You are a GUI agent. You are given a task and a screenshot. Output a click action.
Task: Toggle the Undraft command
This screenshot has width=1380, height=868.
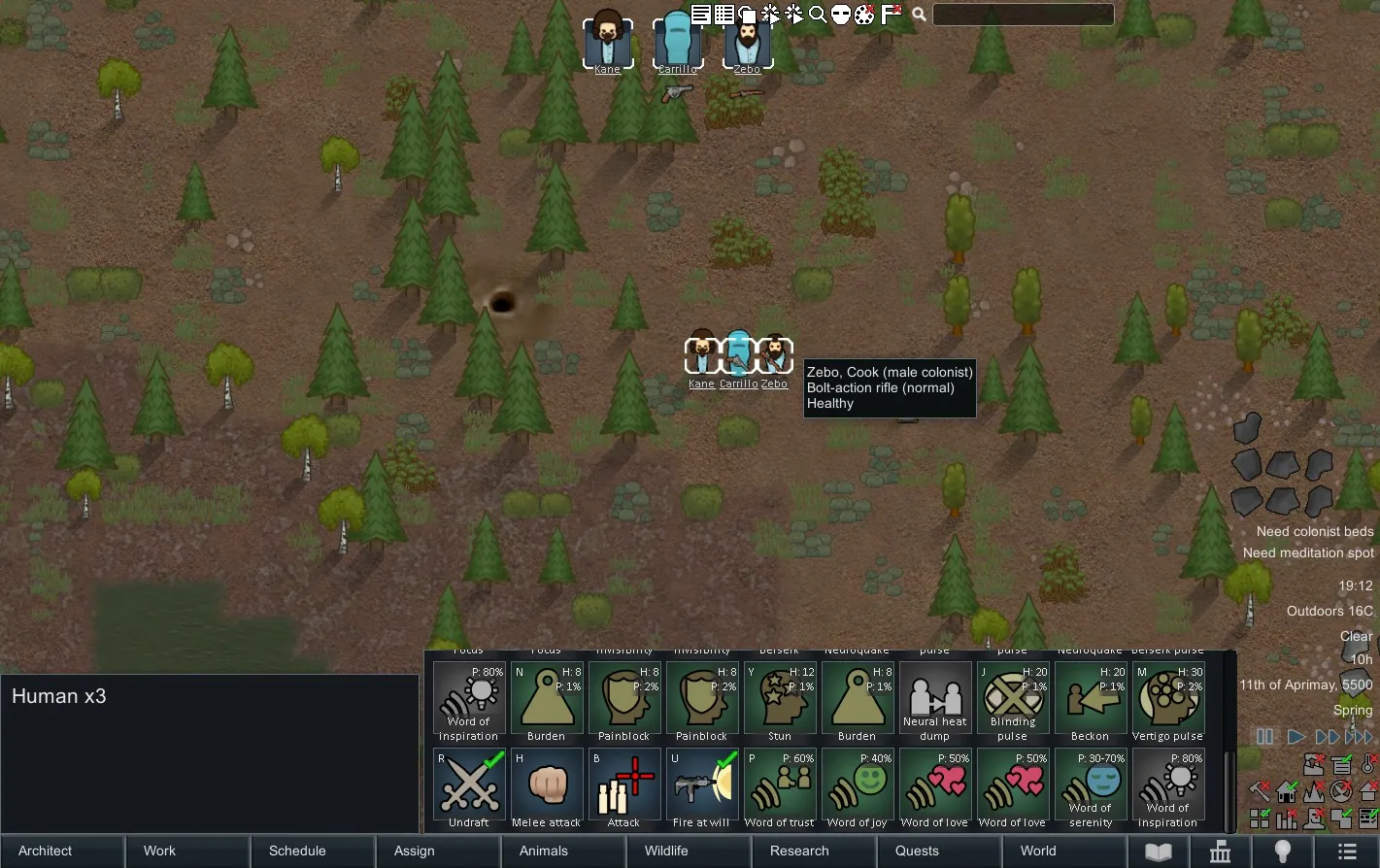point(469,786)
